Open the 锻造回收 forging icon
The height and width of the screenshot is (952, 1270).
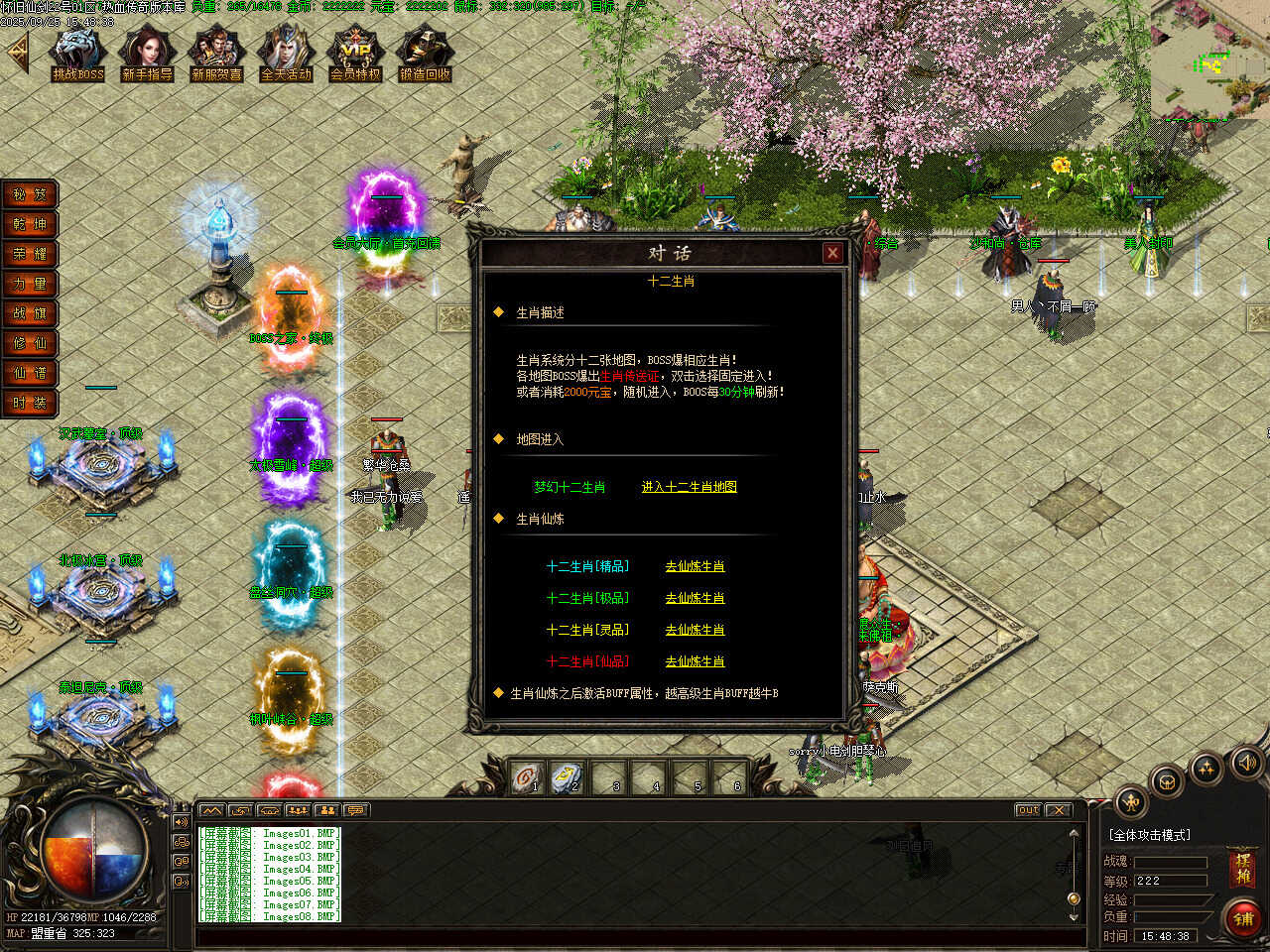tap(425, 53)
